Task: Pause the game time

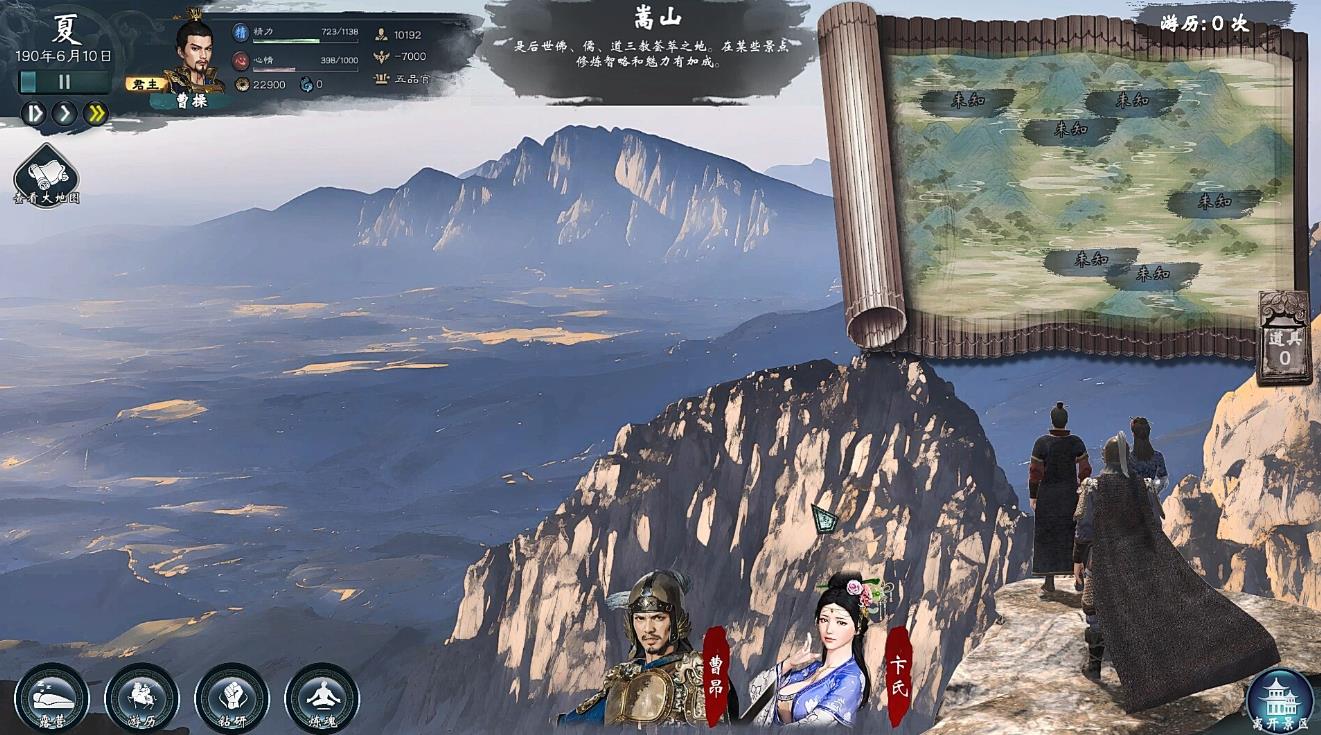Action: pyautogui.click(x=64, y=83)
